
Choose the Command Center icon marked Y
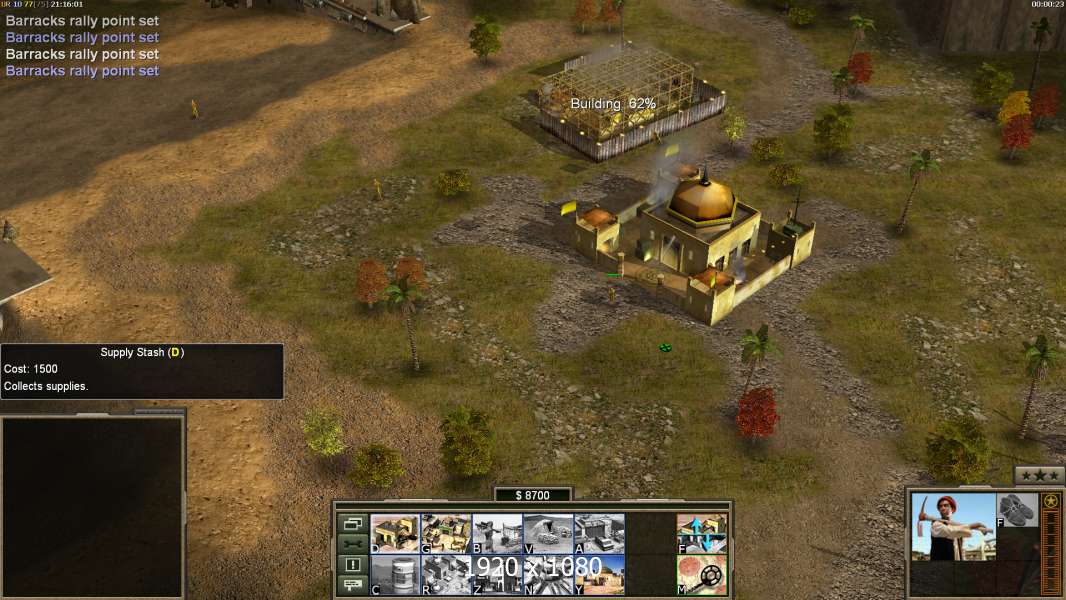pyautogui.click(x=599, y=574)
